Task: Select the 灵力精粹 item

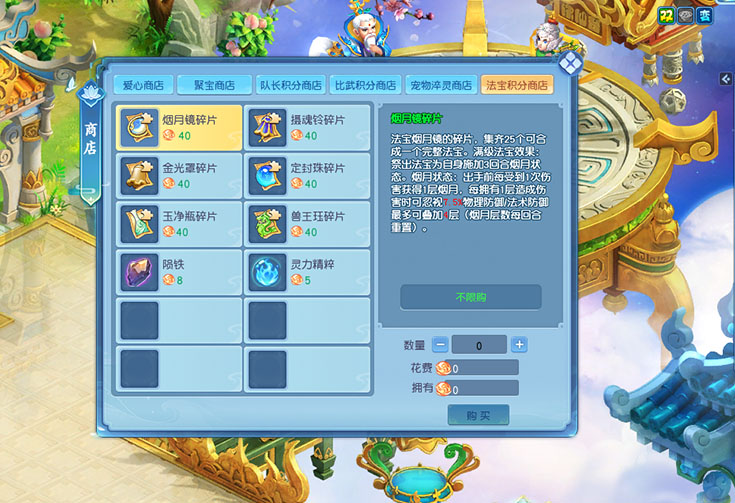Action: pos(307,272)
